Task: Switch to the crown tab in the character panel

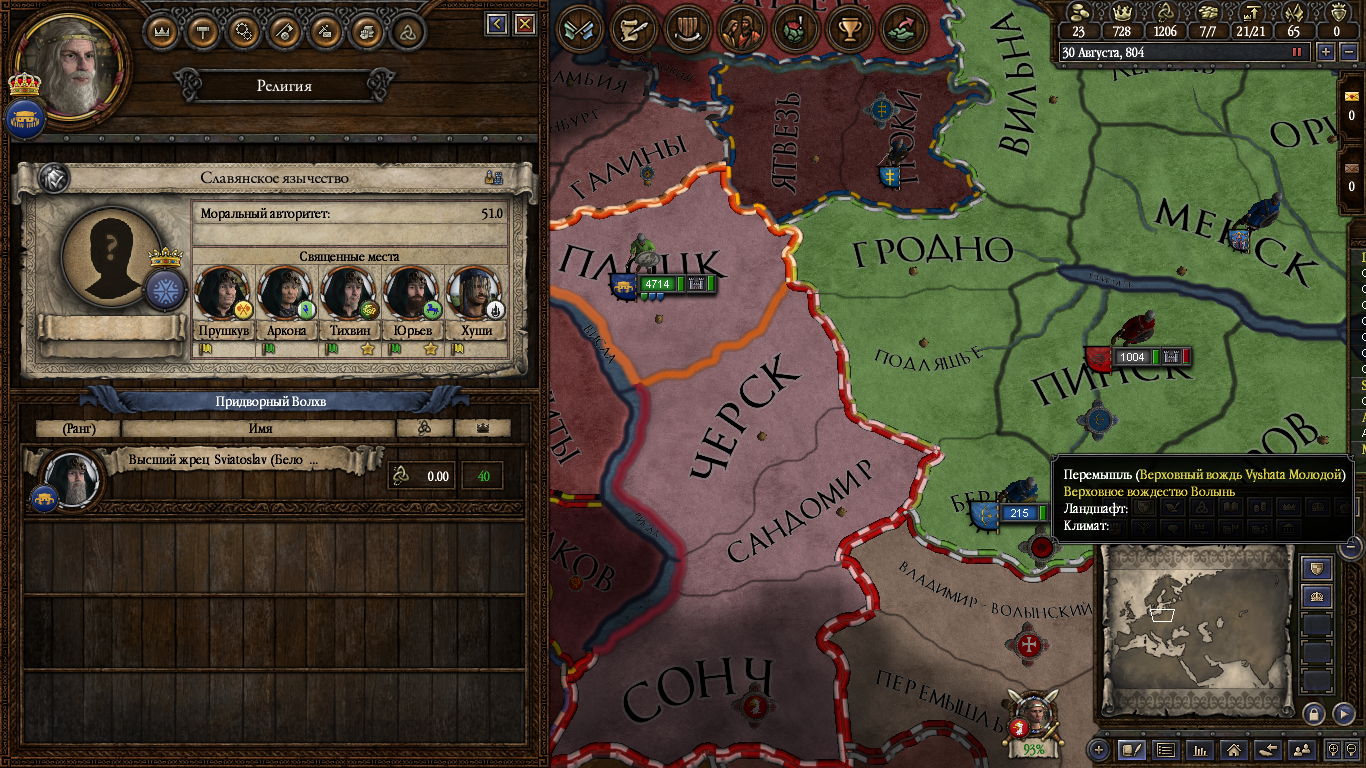Action: [161, 32]
